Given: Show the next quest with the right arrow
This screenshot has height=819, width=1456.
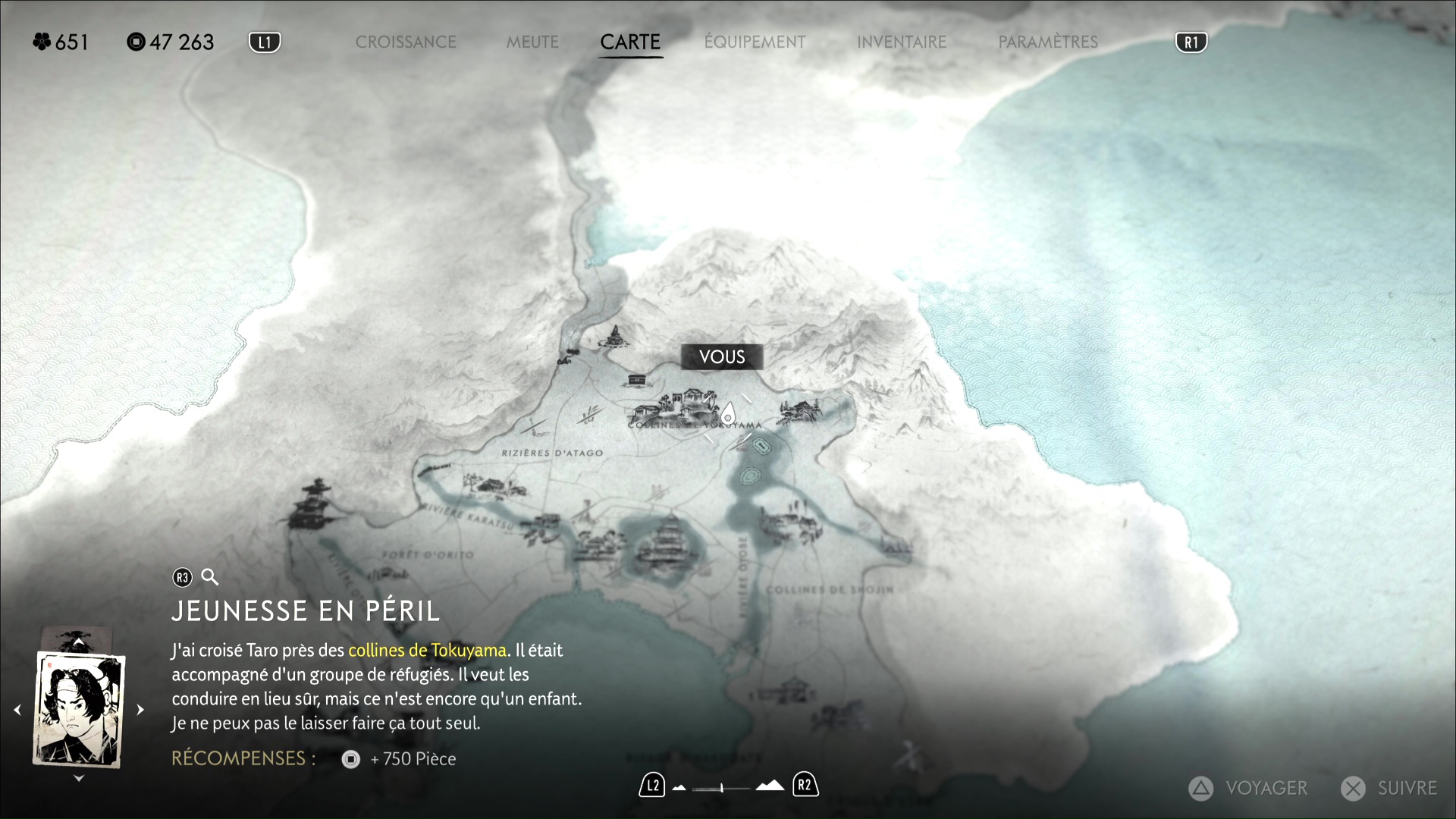Looking at the screenshot, I should tap(140, 710).
